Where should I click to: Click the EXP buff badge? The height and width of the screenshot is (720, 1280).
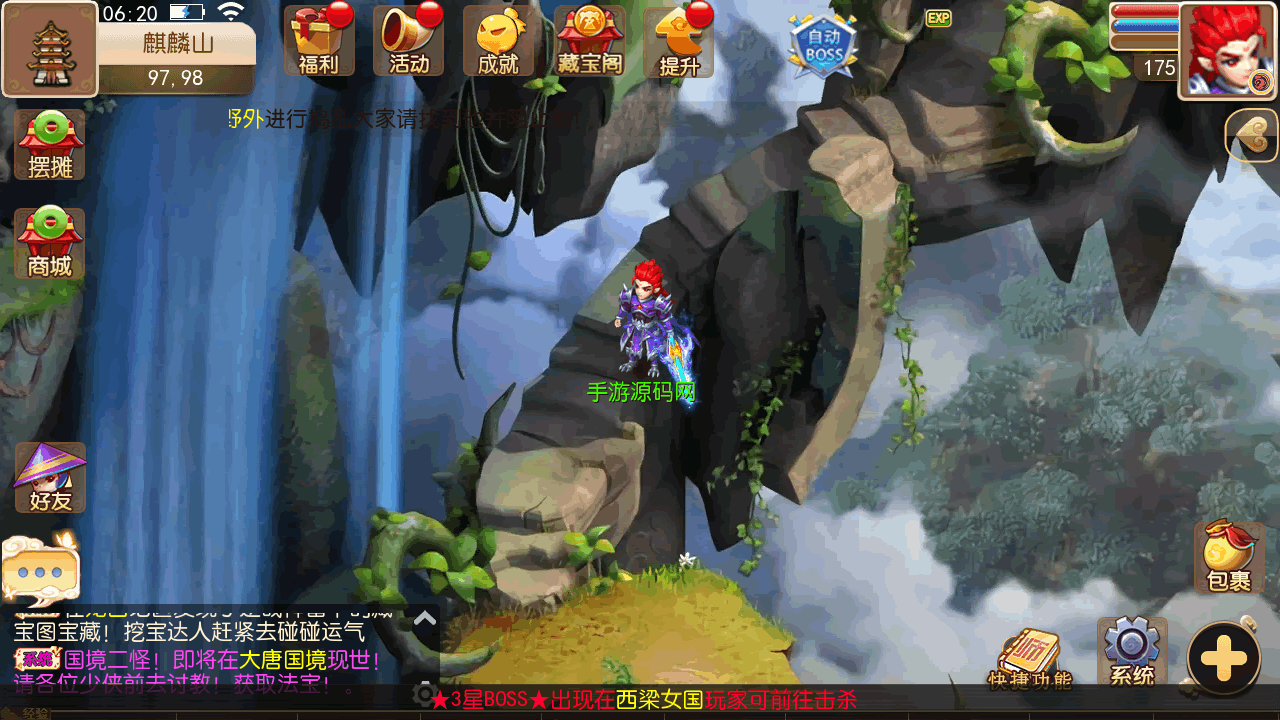point(938,18)
